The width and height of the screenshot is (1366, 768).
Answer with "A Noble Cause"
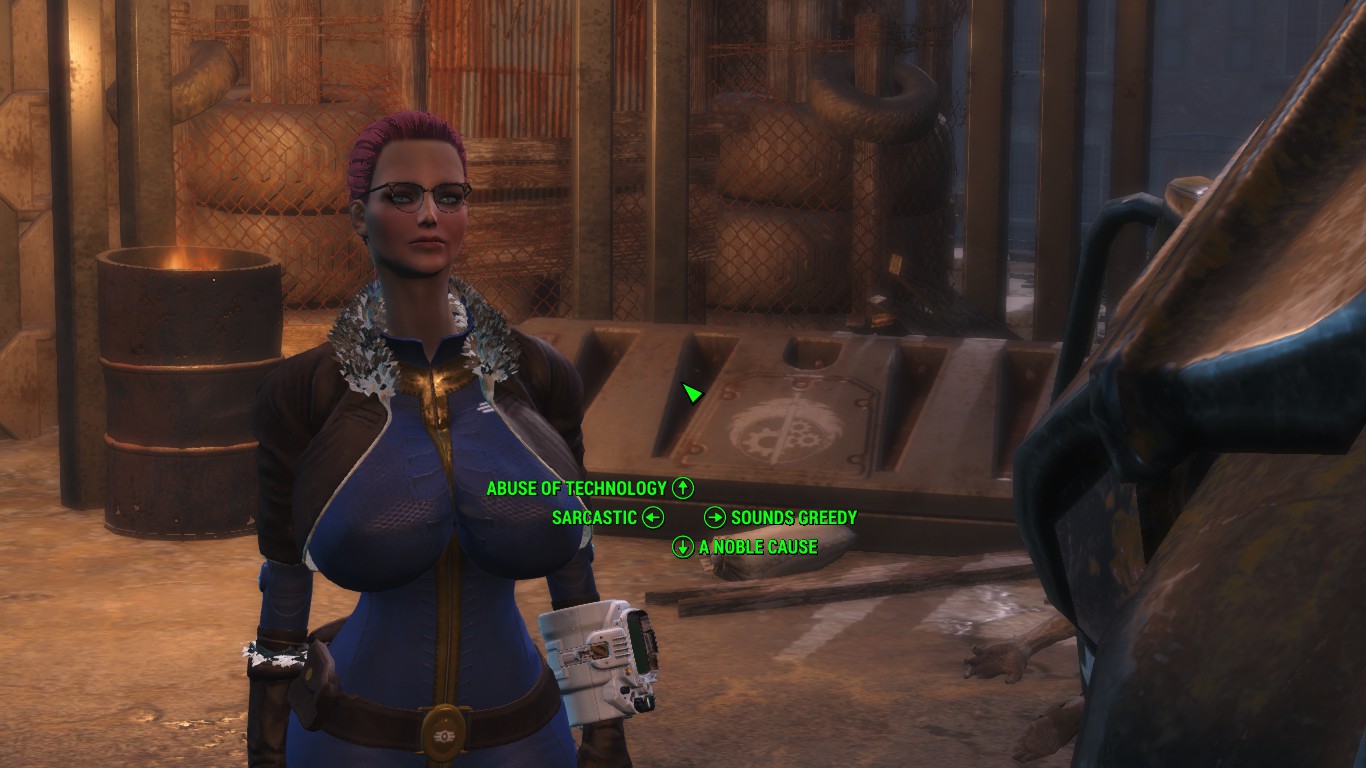click(758, 547)
